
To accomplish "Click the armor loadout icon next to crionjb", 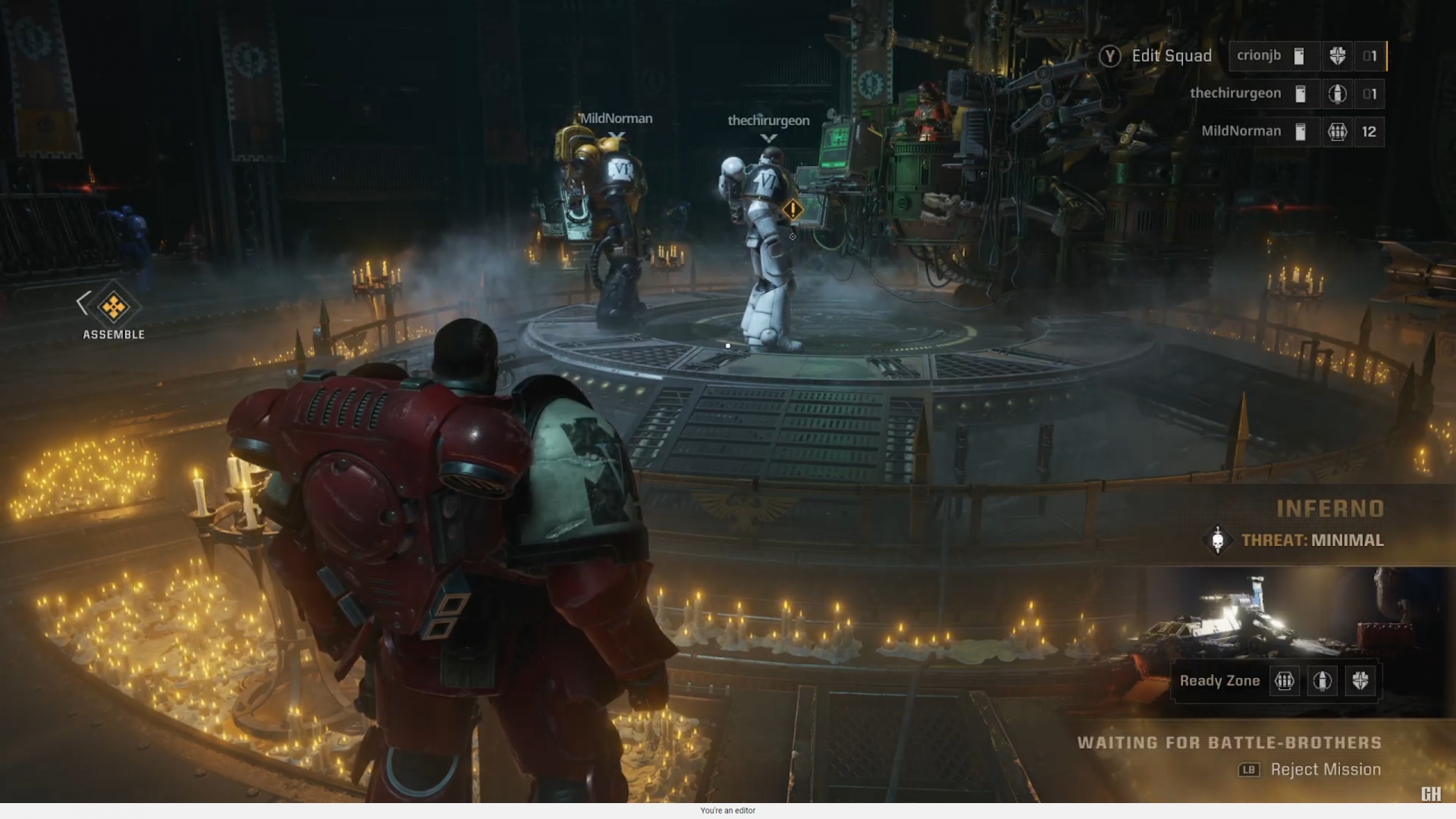I will tap(1298, 56).
